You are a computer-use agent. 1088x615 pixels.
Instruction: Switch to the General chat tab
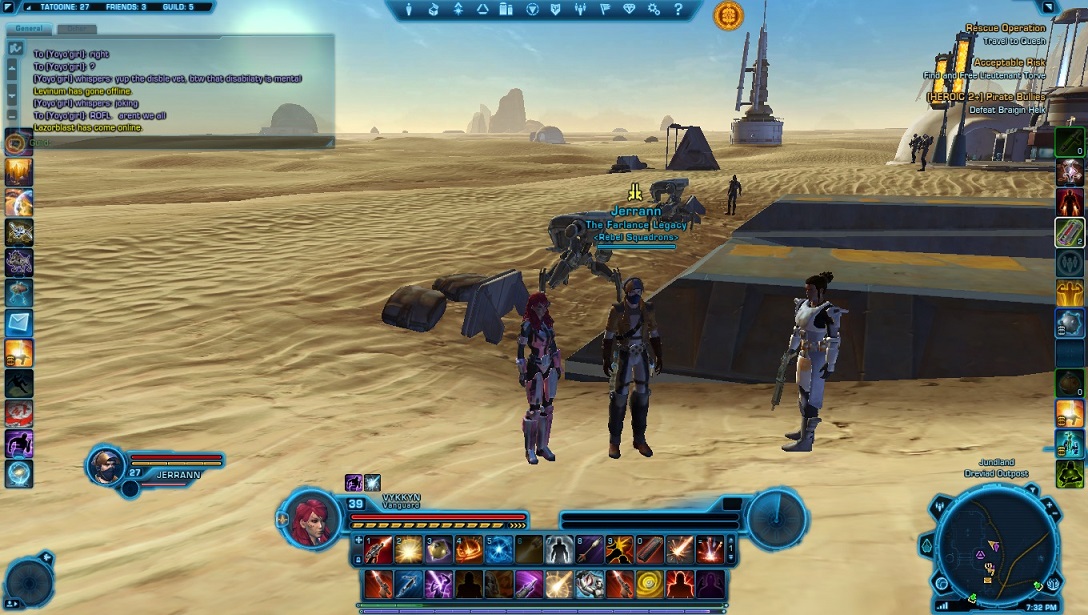point(29,29)
